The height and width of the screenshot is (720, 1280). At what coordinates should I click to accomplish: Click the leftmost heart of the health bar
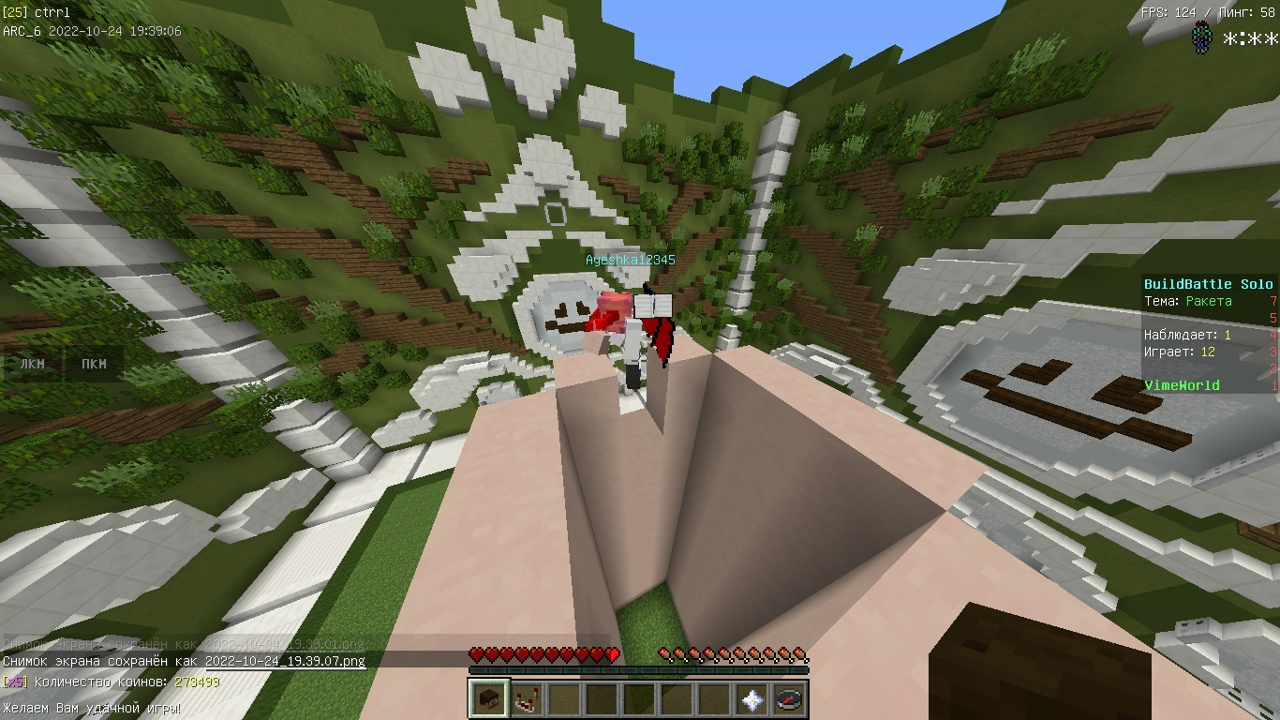475,655
